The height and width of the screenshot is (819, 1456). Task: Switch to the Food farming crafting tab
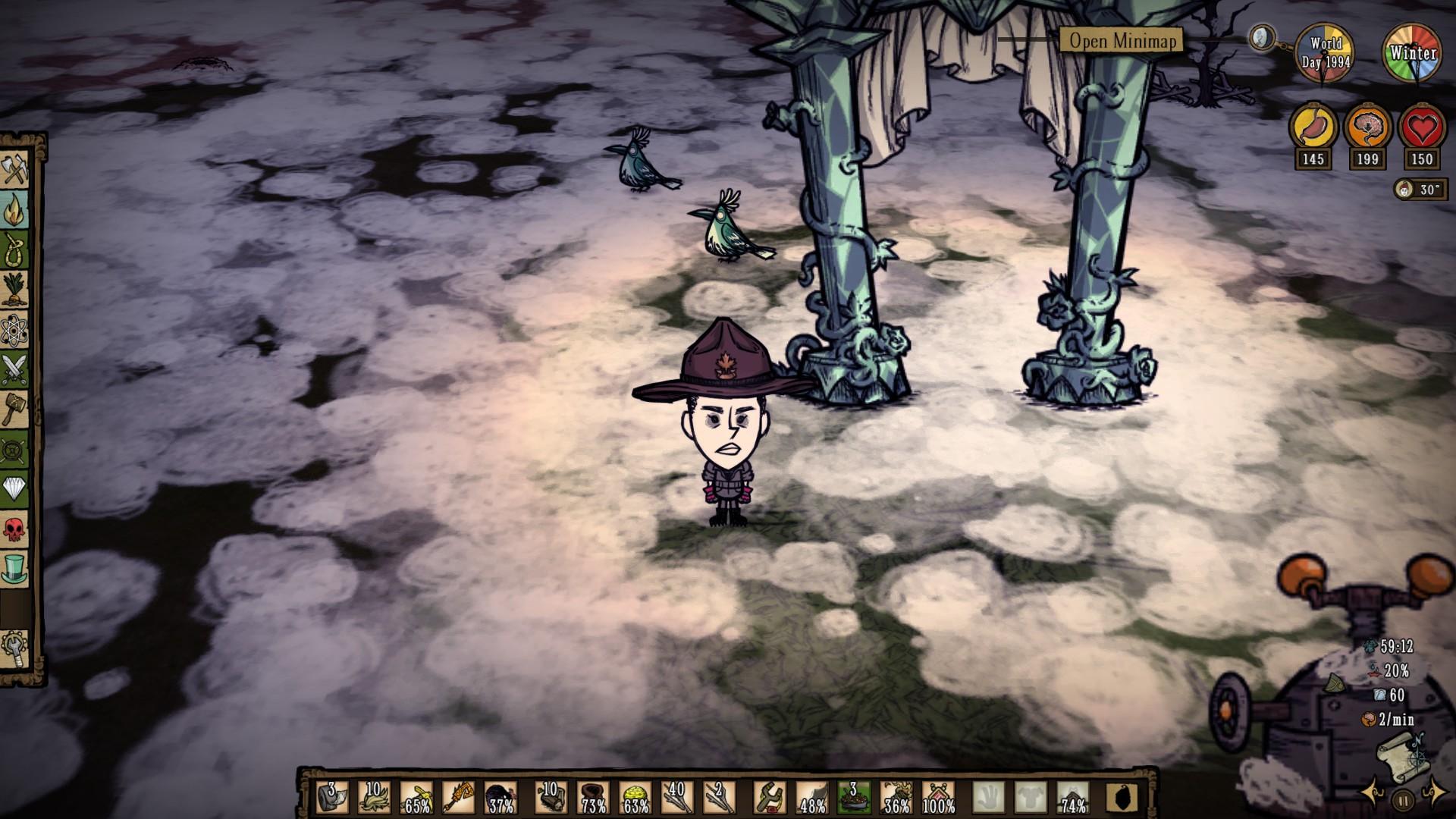coord(15,288)
